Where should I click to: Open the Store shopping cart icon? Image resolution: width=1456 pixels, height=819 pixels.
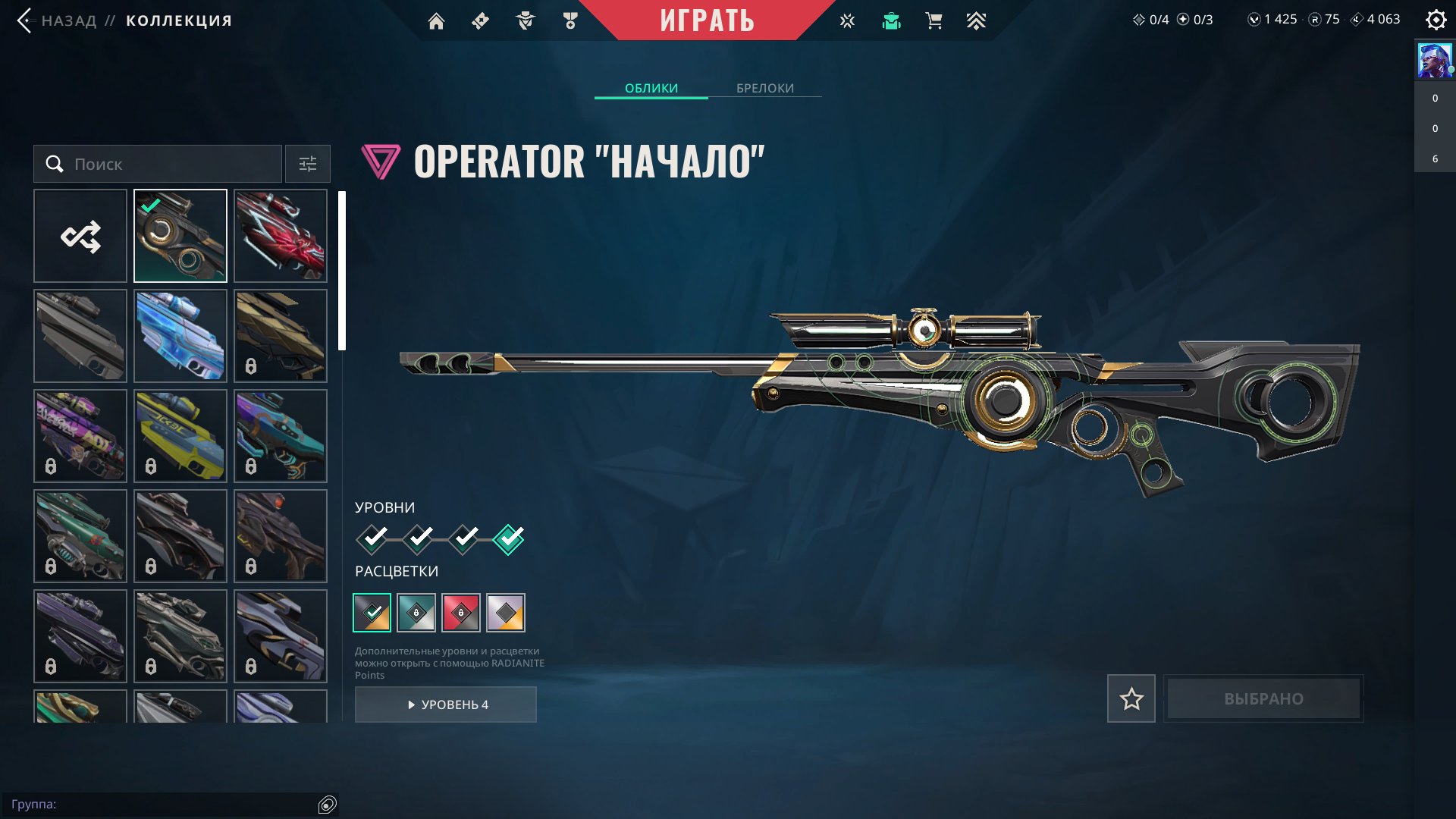pos(933,20)
